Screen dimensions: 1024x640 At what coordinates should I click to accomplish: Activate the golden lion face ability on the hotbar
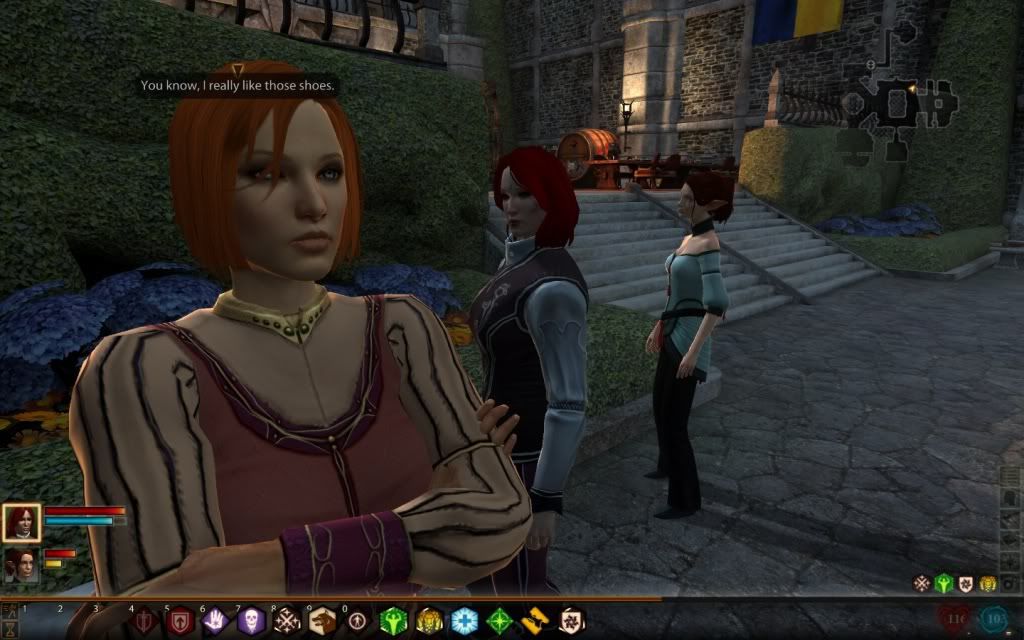pos(430,621)
